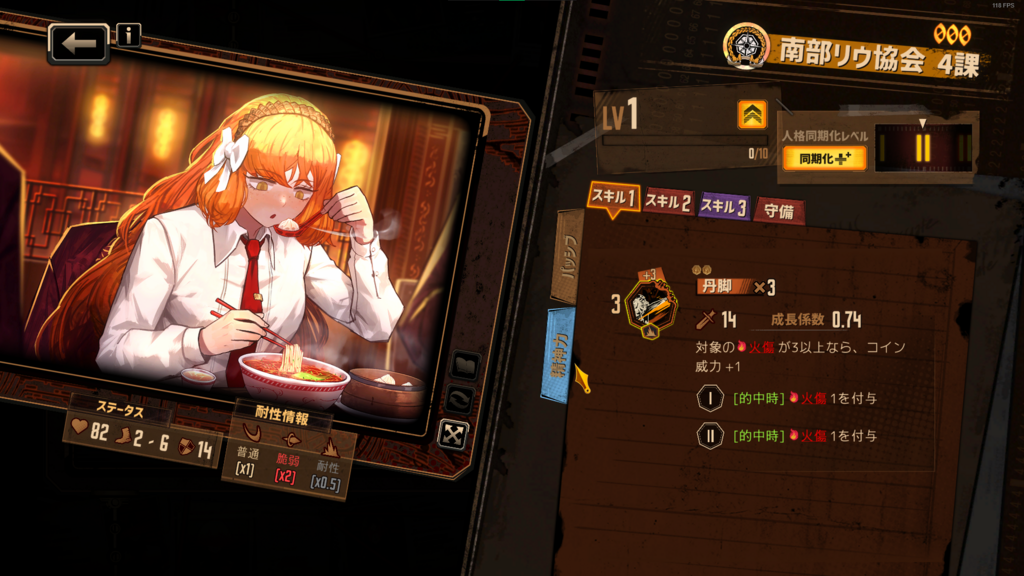Screen dimensions: 1024x576
Task: Open the book icon beside the artwork
Action: (464, 365)
